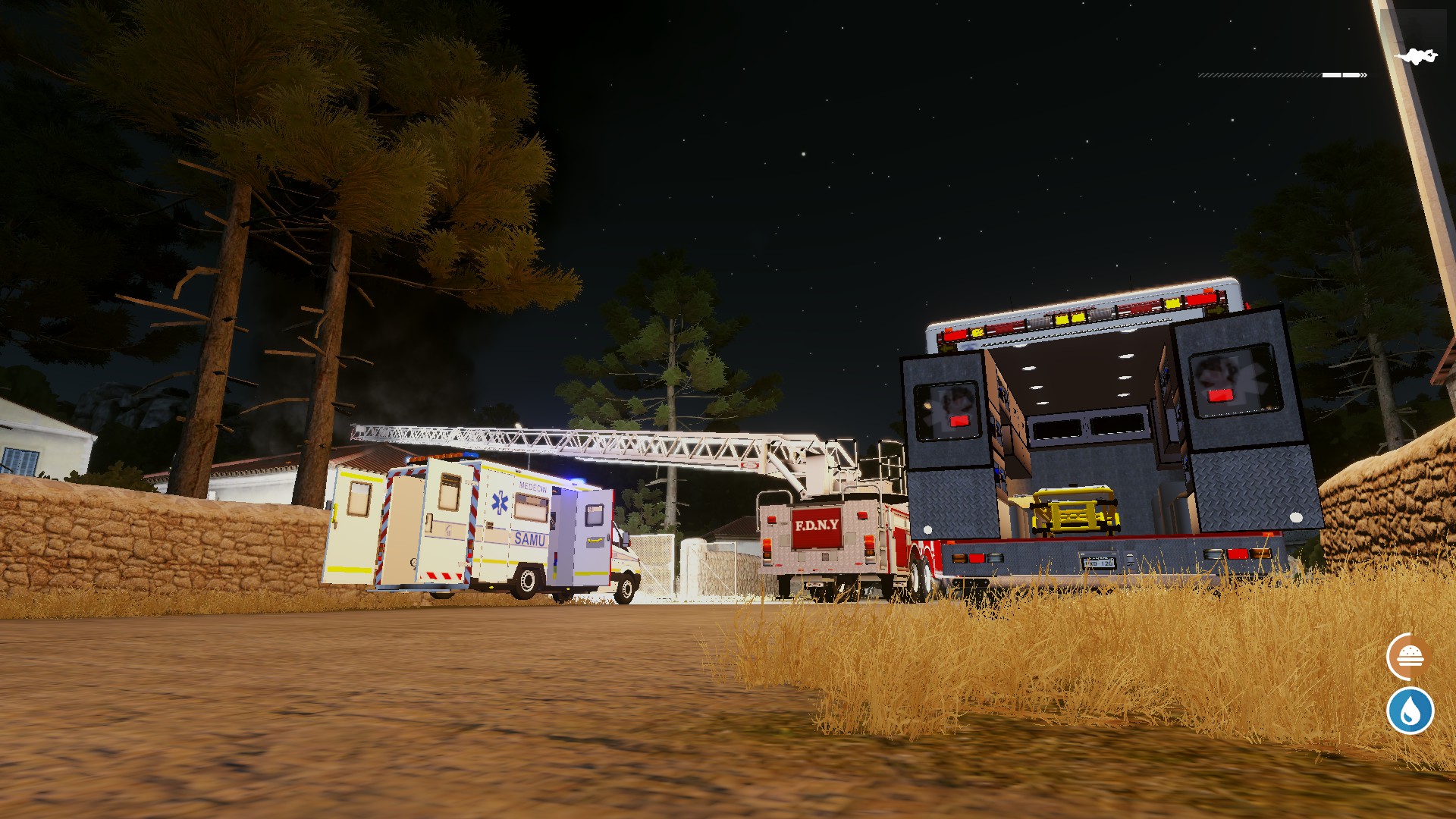1456x819 pixels.
Task: Click the burger hunger icon
Action: 1409,657
